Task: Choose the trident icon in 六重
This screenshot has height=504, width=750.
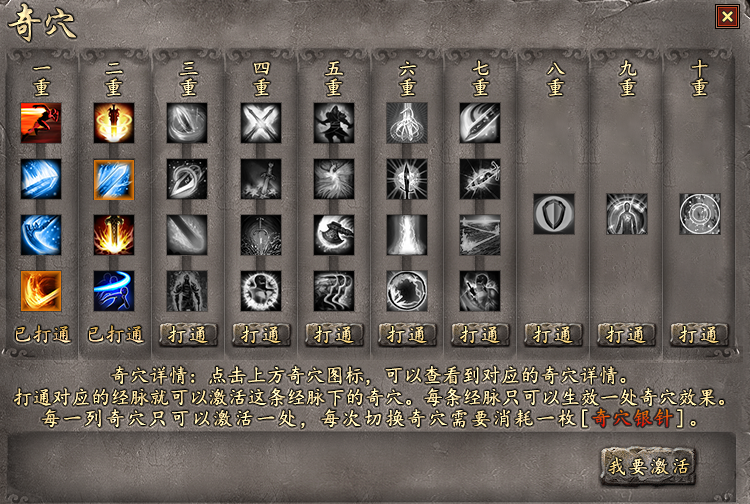Action: (407, 123)
